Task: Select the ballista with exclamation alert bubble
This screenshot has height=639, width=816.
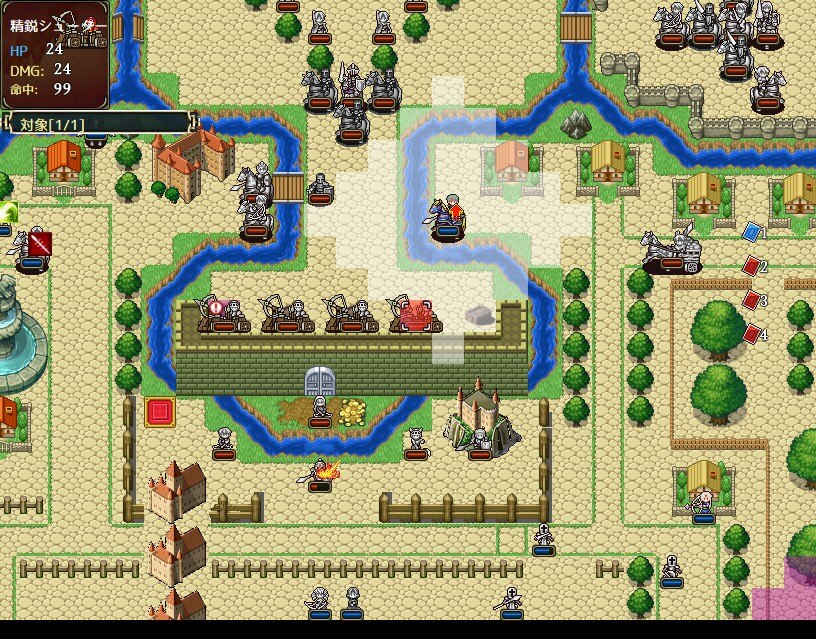Action: click(x=224, y=313)
